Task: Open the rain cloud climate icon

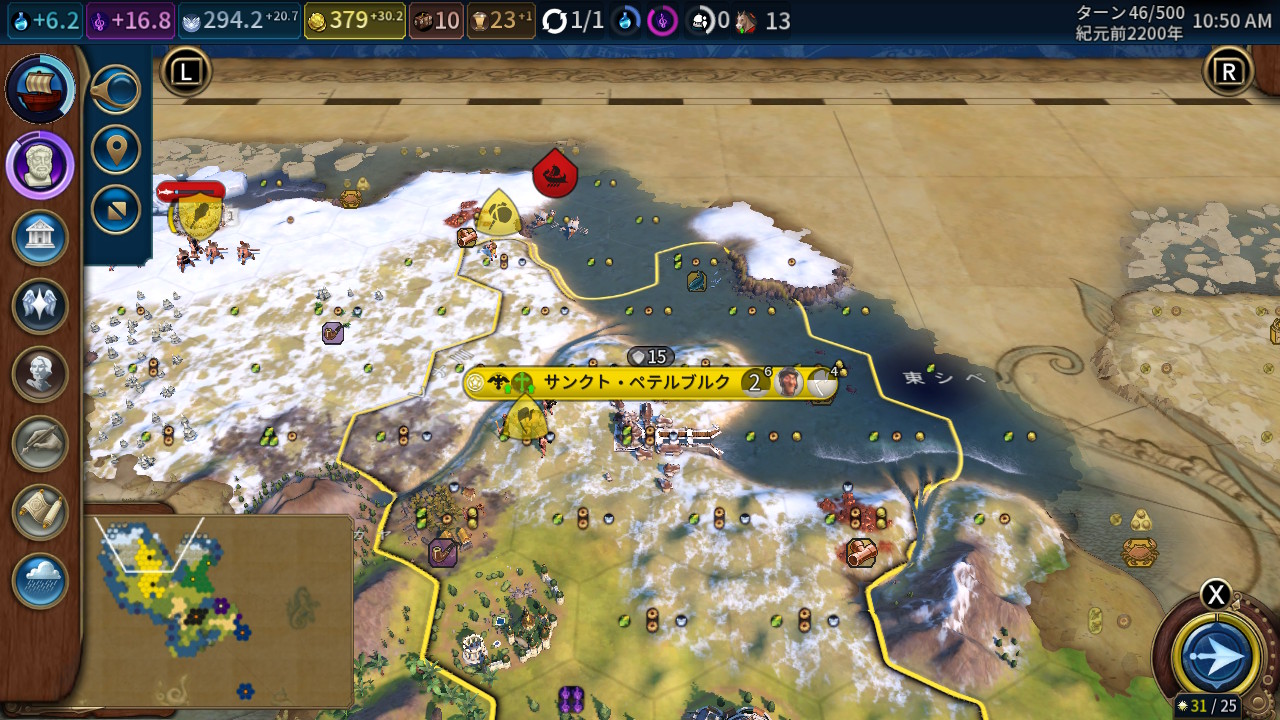Action: (40, 580)
